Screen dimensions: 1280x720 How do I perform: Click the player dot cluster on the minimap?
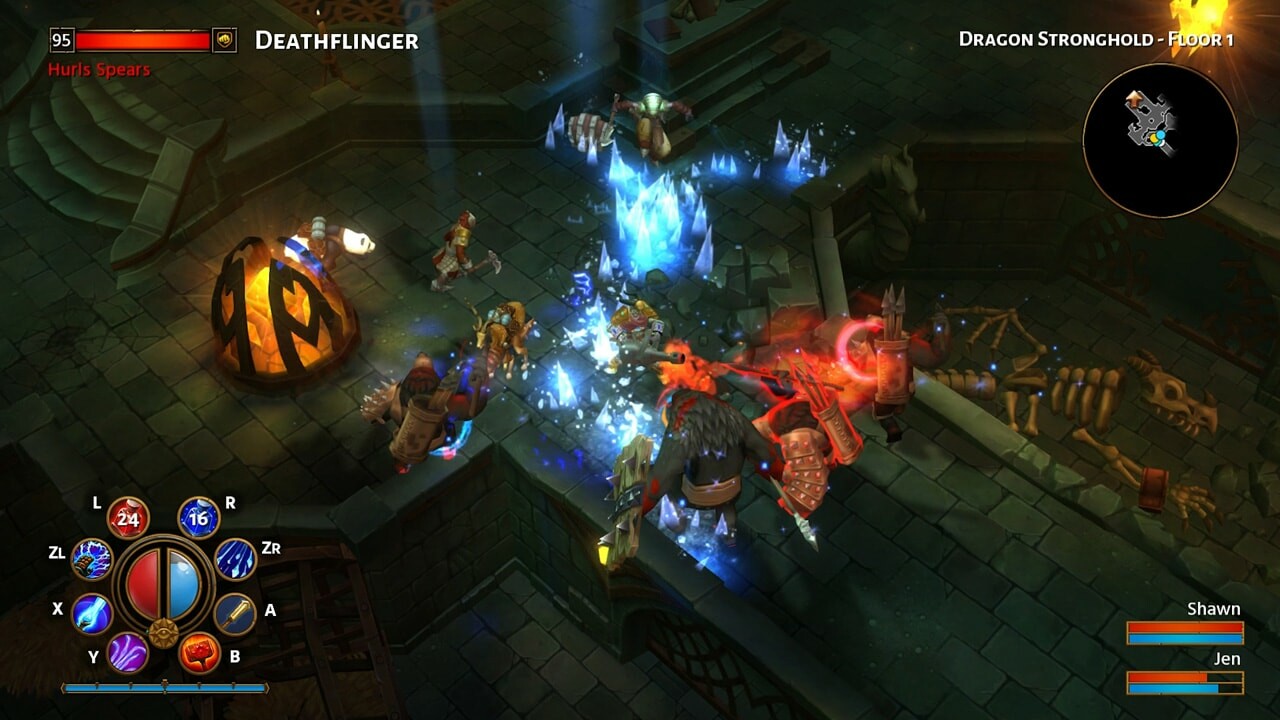[x=1158, y=137]
